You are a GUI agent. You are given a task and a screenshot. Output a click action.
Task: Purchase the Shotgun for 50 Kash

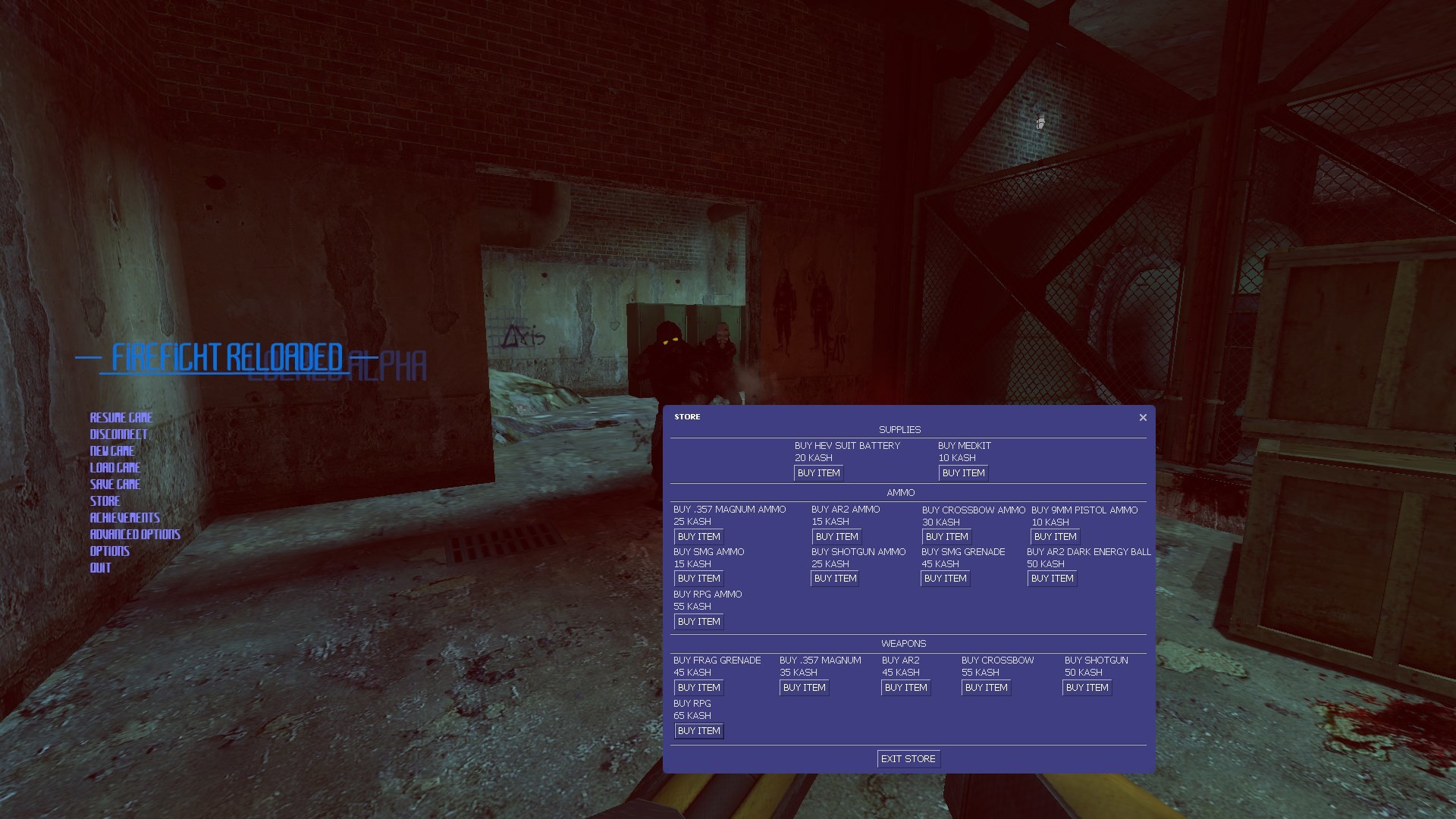click(1087, 687)
